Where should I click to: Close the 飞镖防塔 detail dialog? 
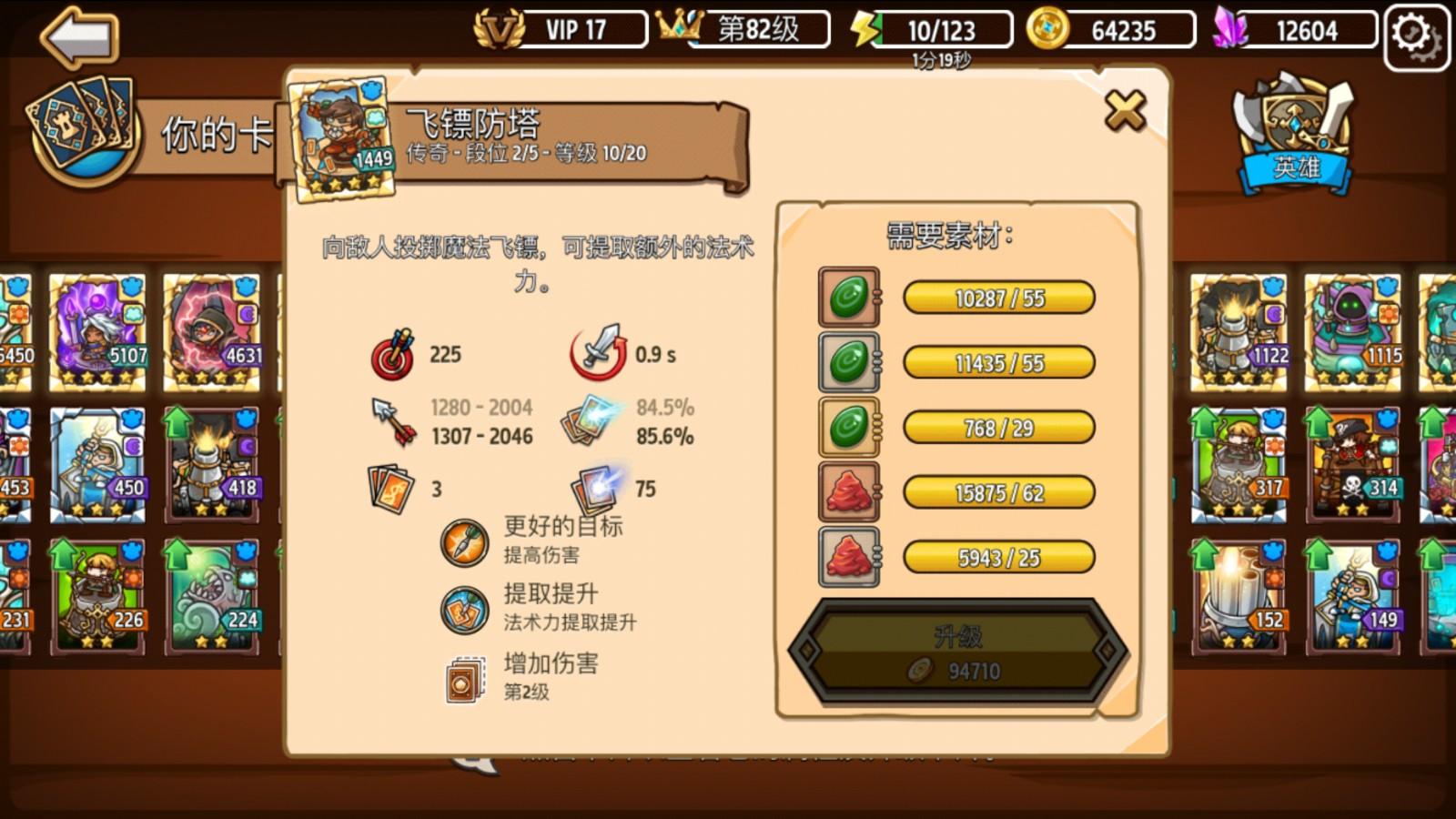point(1124,109)
